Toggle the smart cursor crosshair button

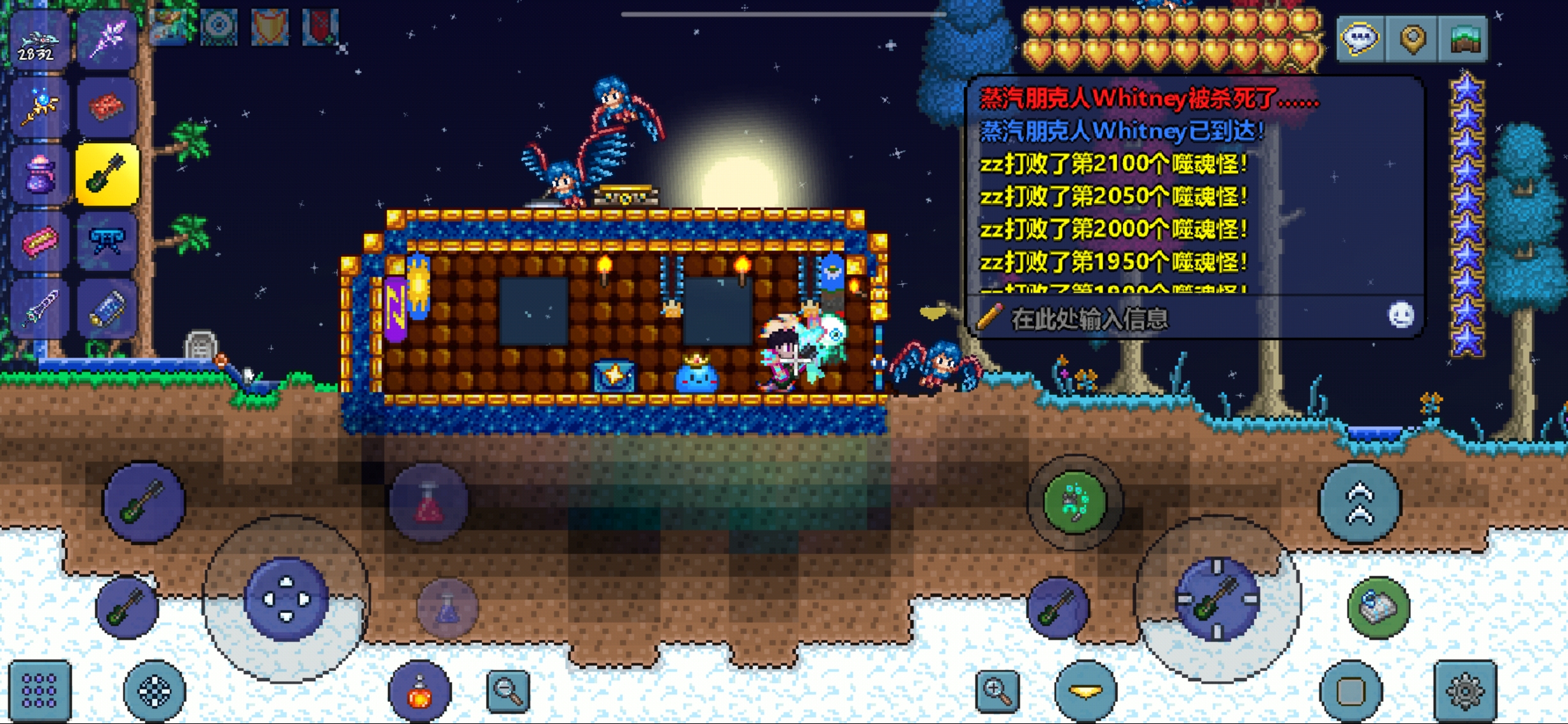pyautogui.click(x=155, y=691)
